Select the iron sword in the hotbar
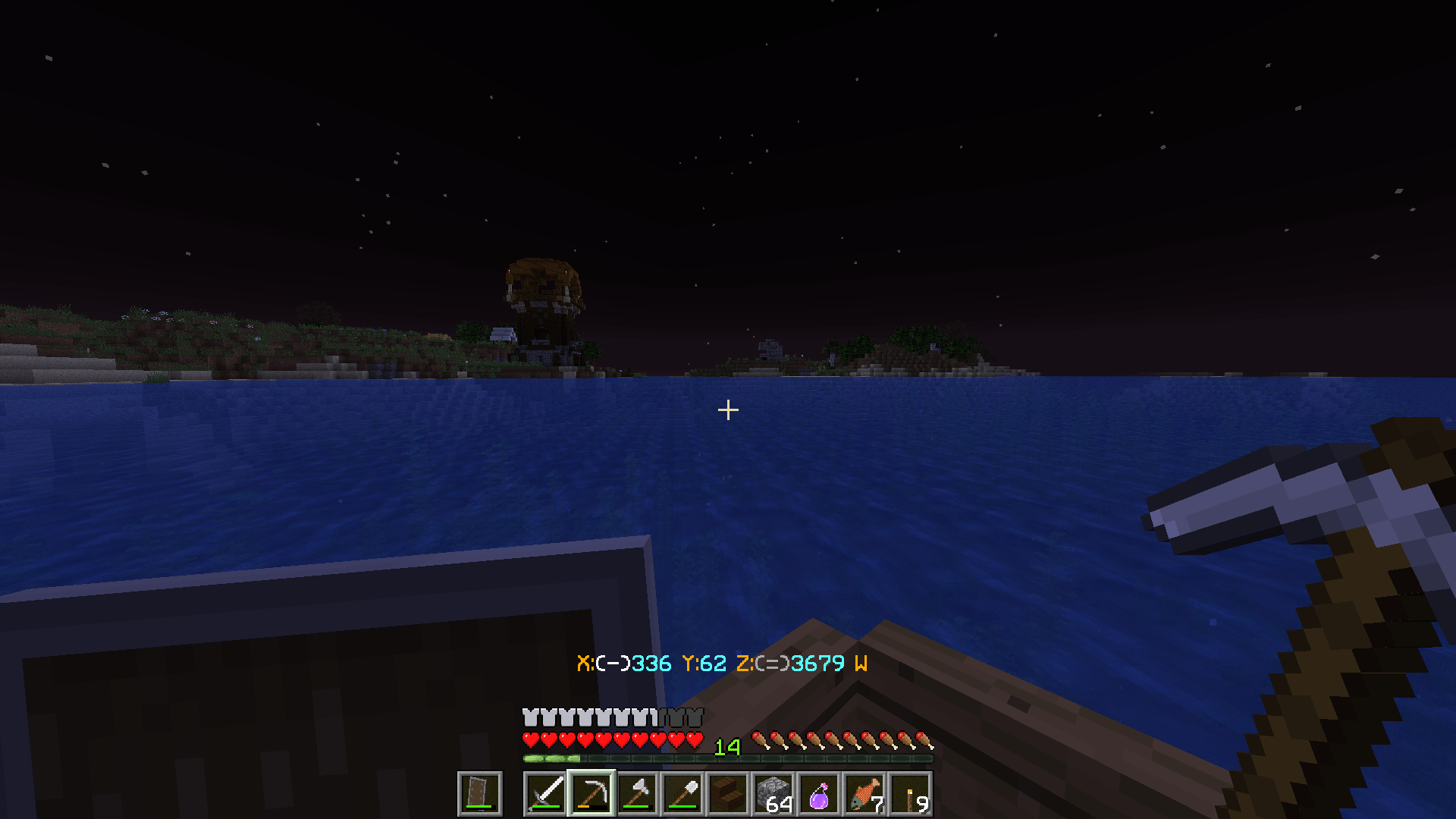Viewport: 1456px width, 819px height. [544, 793]
